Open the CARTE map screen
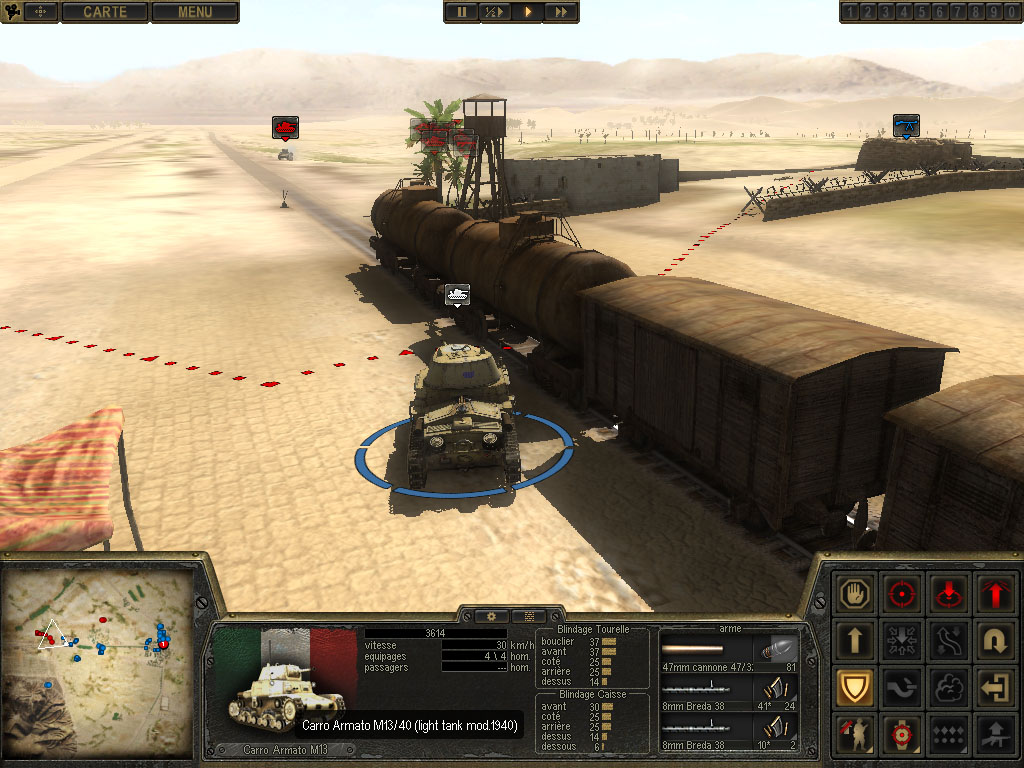The width and height of the screenshot is (1024, 768). click(105, 12)
